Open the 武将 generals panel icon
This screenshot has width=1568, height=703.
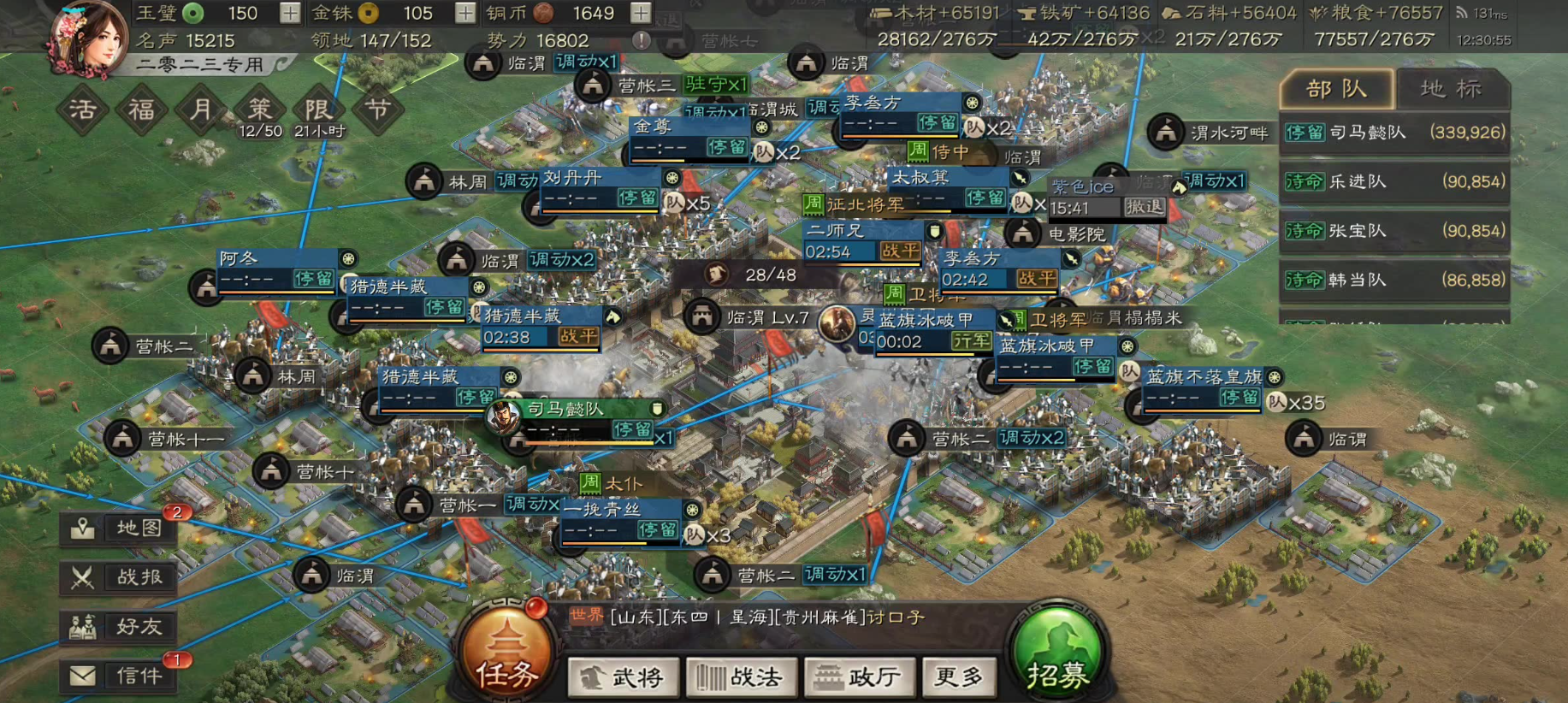(x=624, y=676)
